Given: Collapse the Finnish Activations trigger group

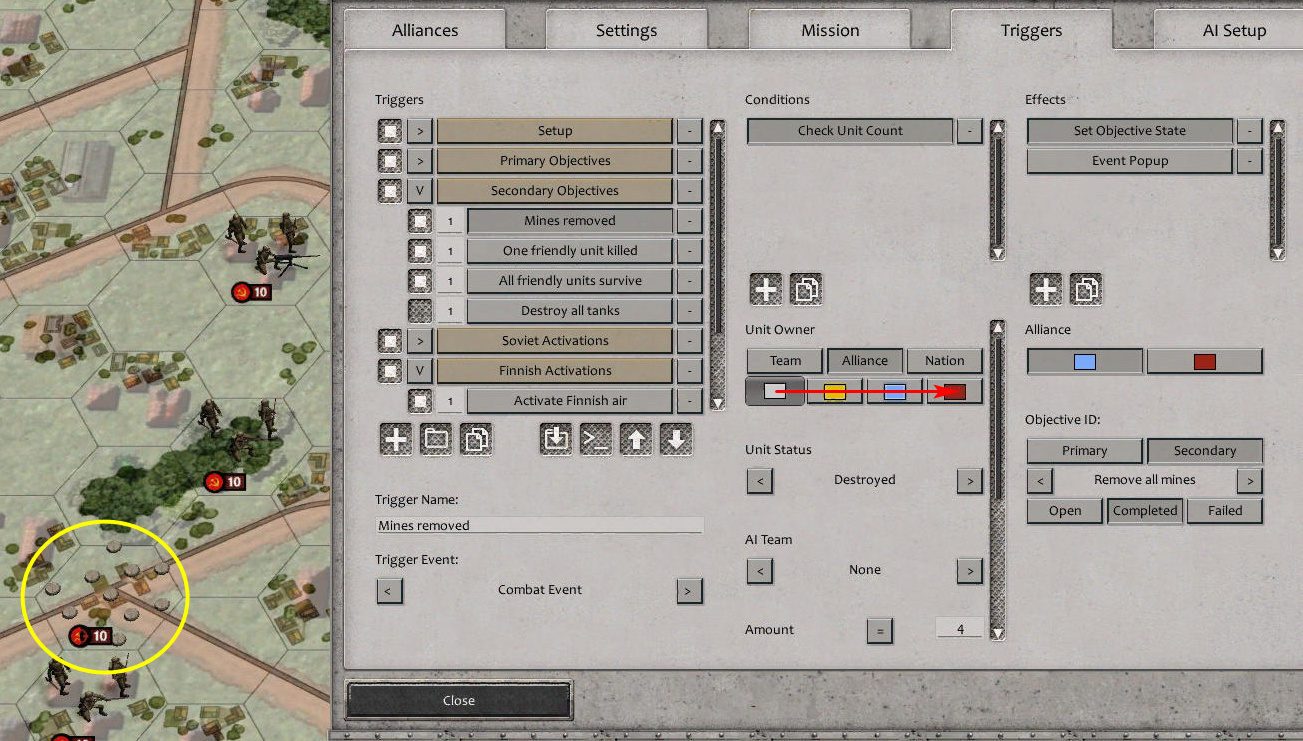Looking at the screenshot, I should pos(419,370).
